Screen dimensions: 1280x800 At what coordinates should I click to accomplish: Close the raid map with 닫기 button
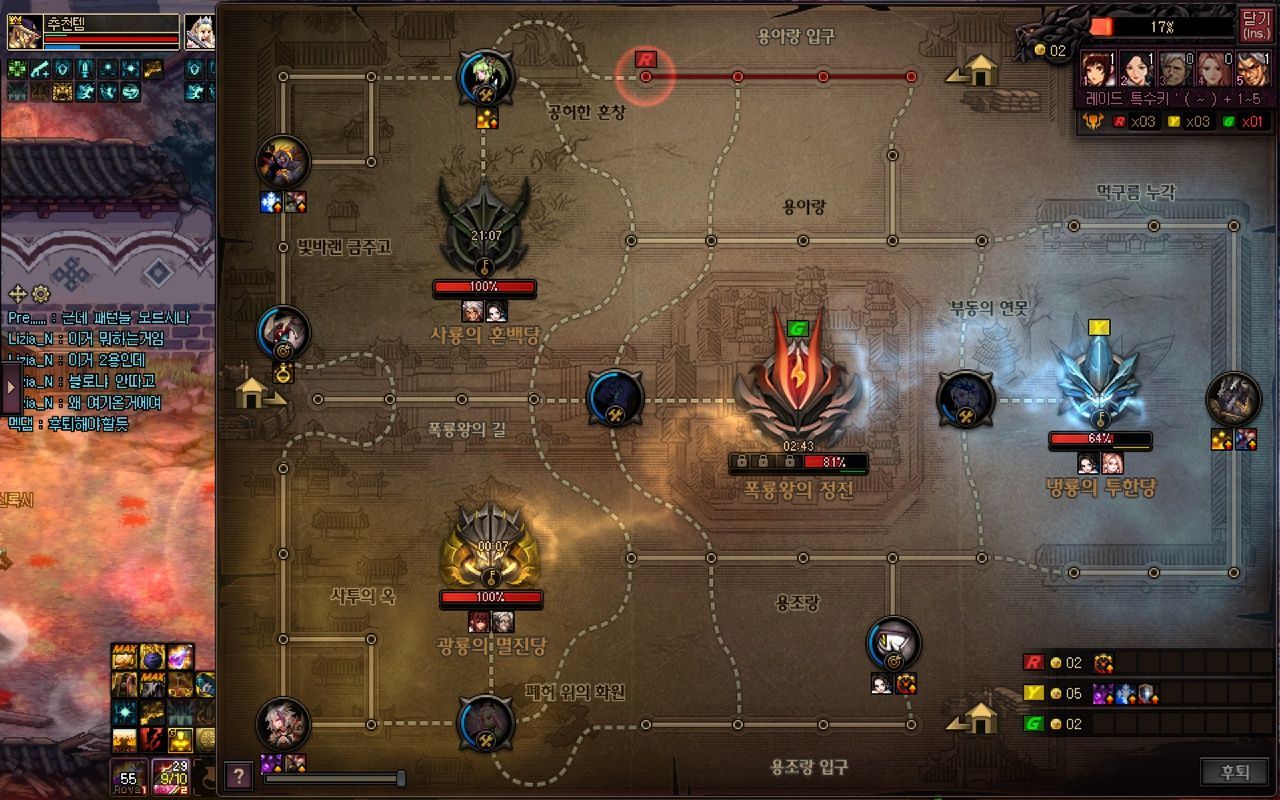tap(1254, 23)
